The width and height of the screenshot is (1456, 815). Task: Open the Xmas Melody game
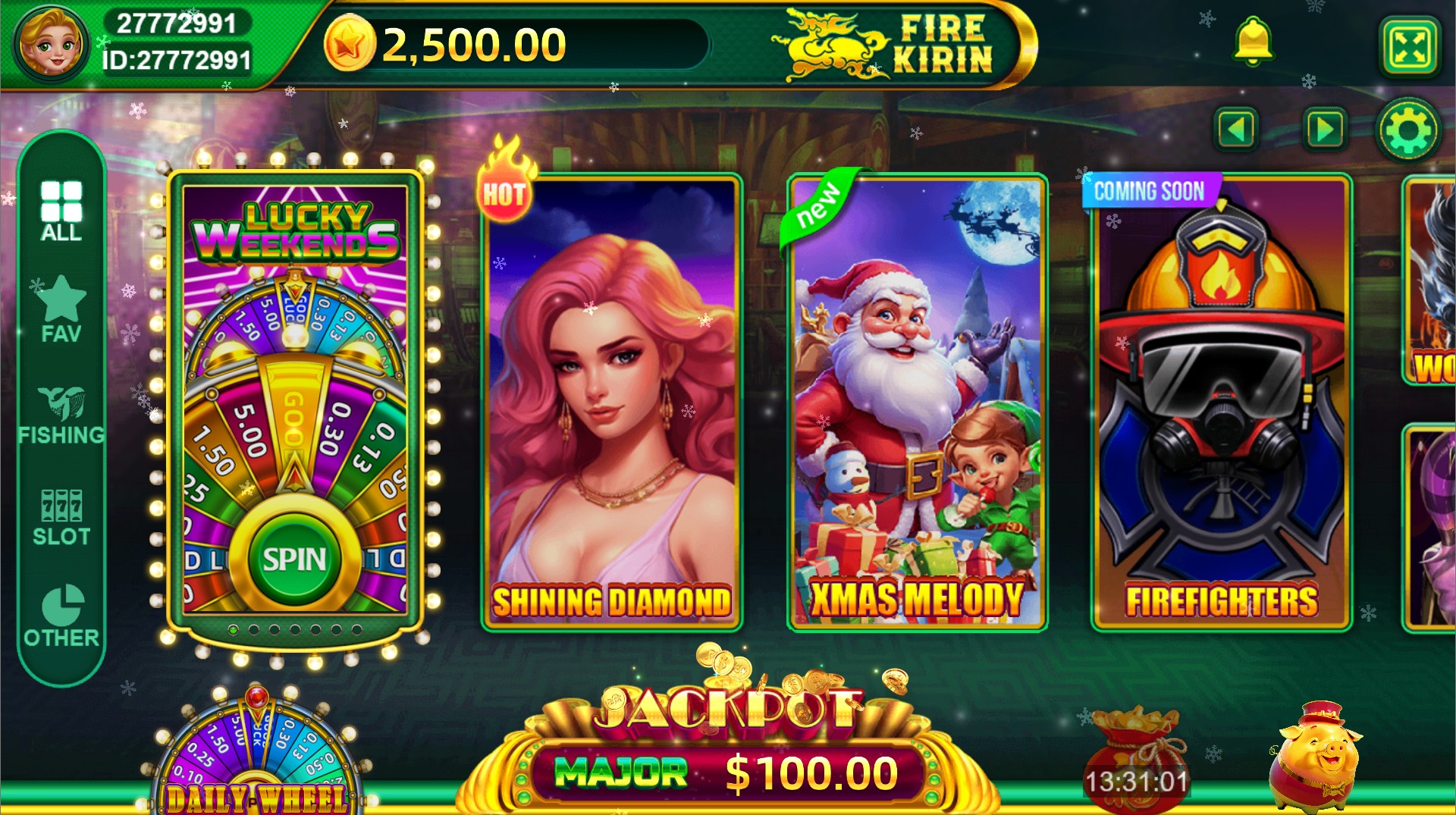coord(917,402)
